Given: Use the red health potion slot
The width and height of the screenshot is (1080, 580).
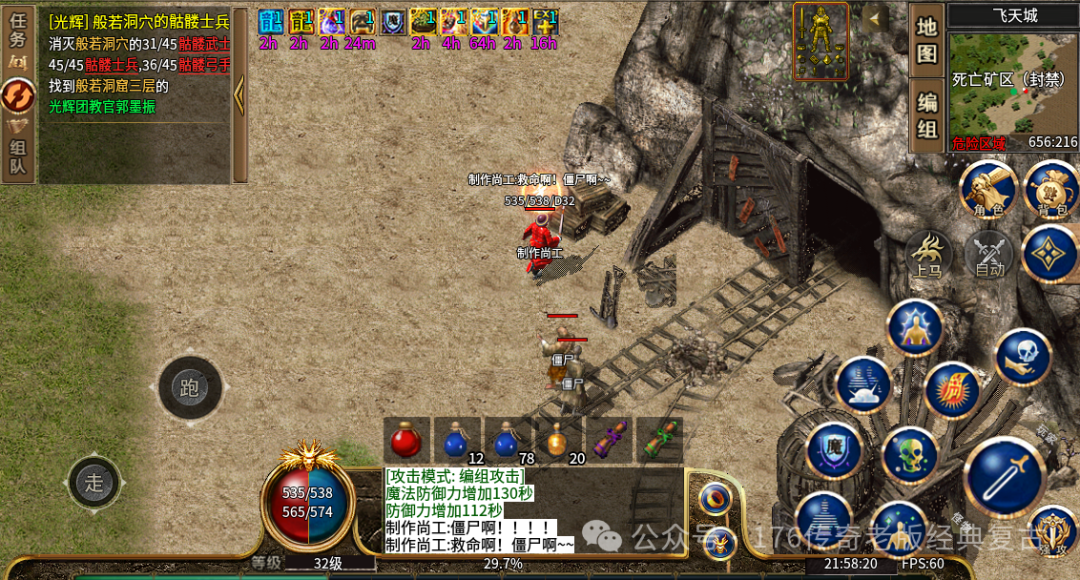Looking at the screenshot, I should tap(406, 440).
